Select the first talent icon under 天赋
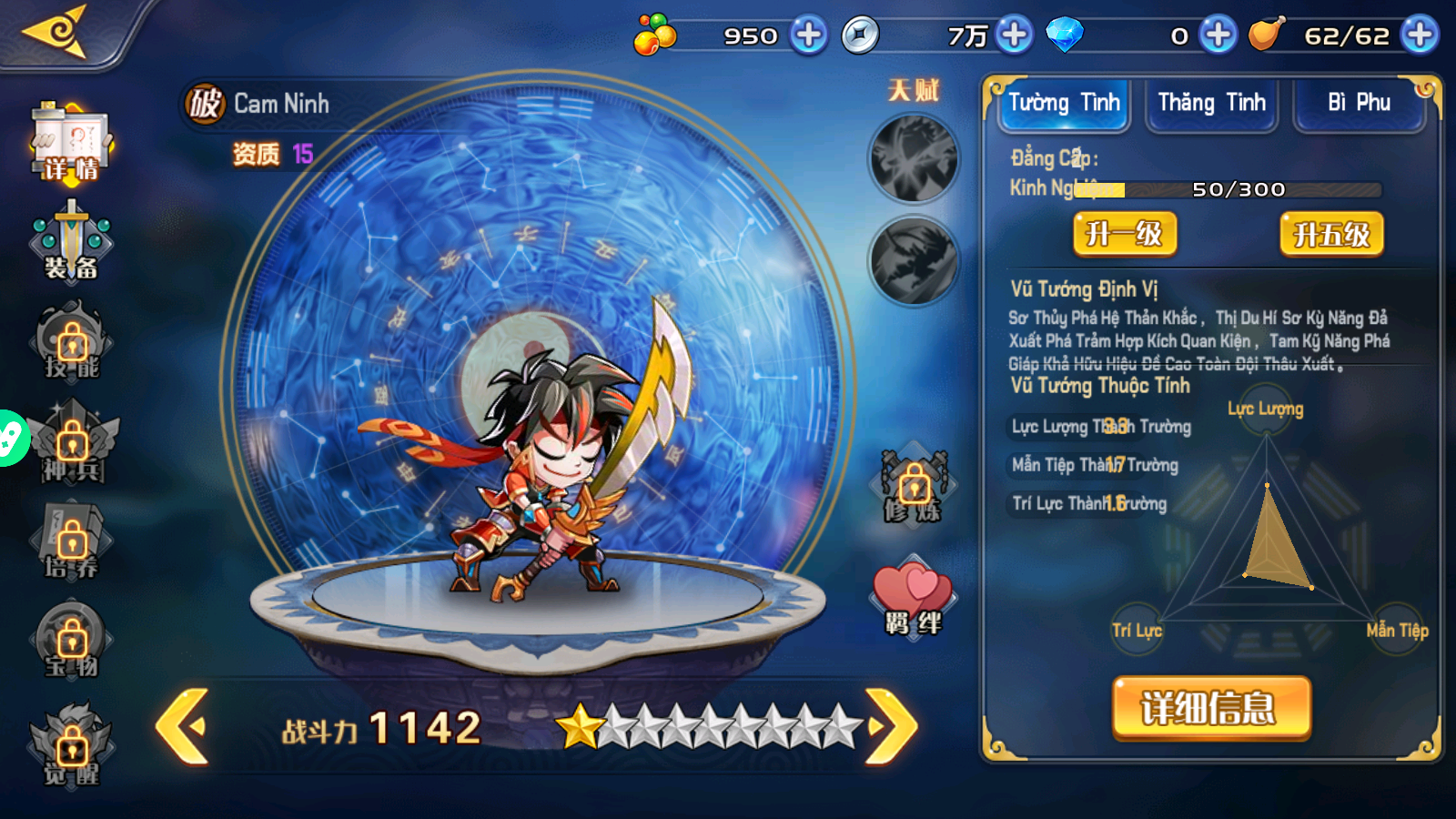This screenshot has height=819, width=1456. click(914, 159)
